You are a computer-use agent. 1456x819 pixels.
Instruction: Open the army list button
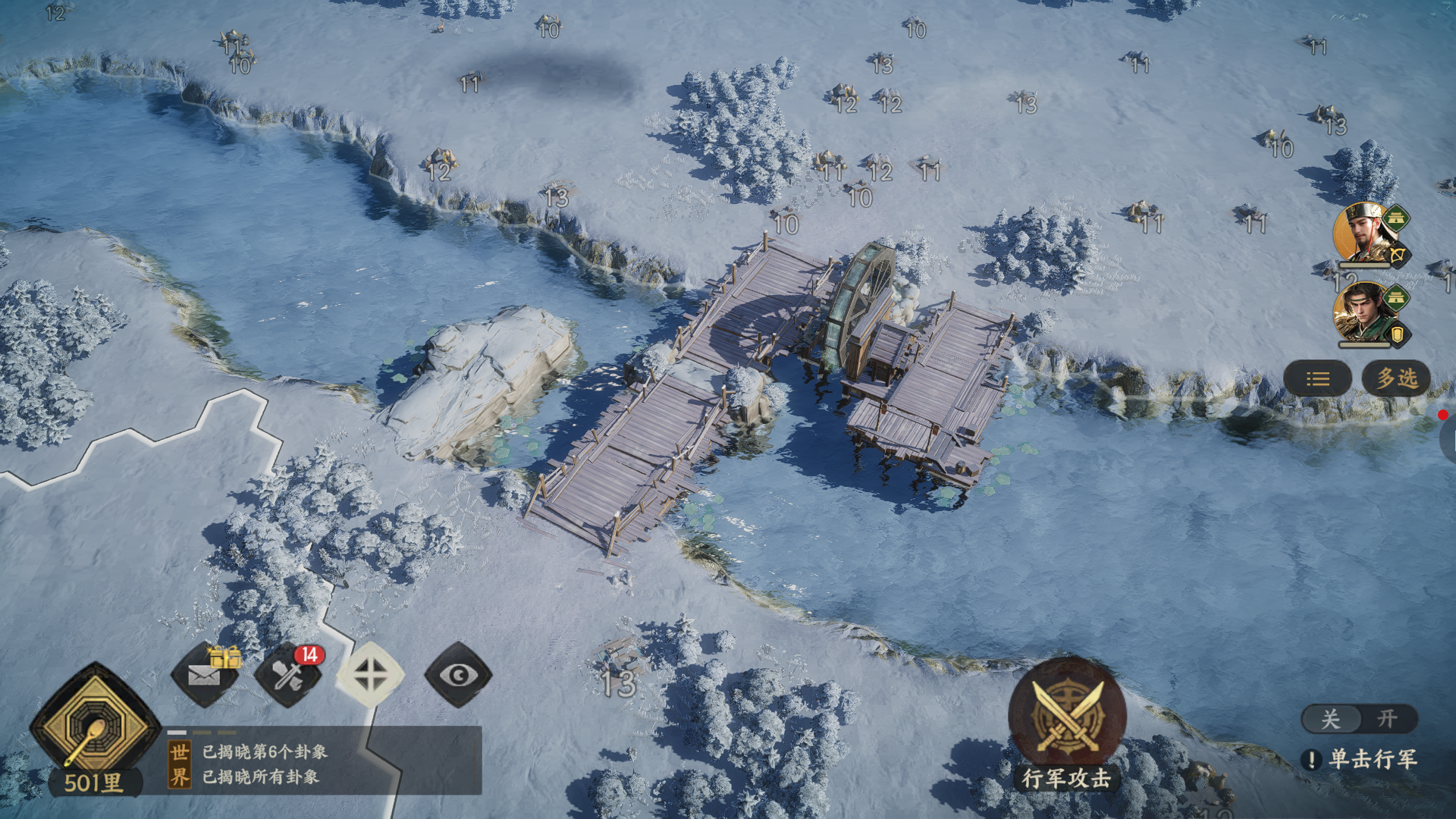1317,378
